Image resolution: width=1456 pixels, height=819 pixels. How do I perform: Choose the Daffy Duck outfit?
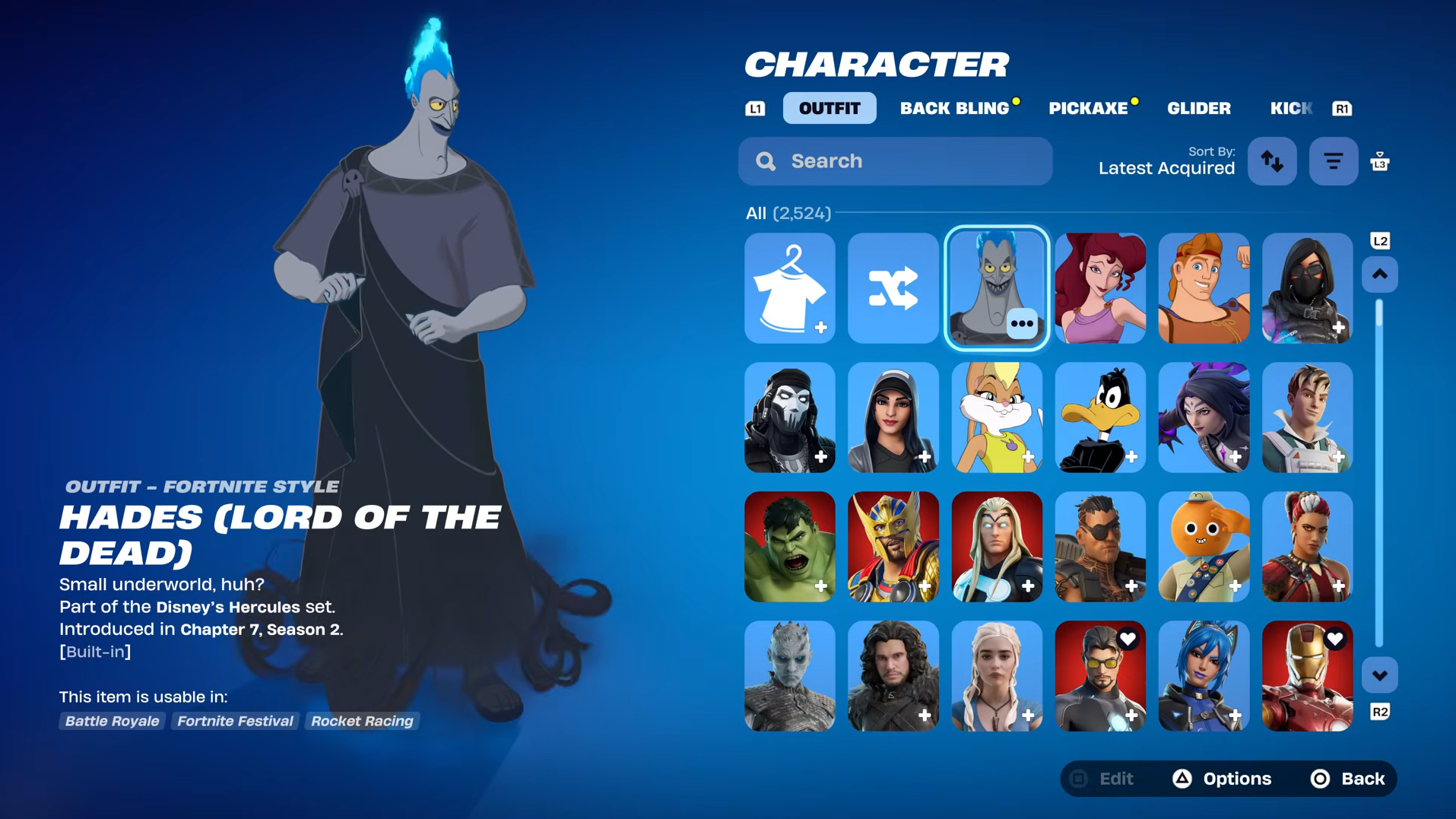(1099, 417)
